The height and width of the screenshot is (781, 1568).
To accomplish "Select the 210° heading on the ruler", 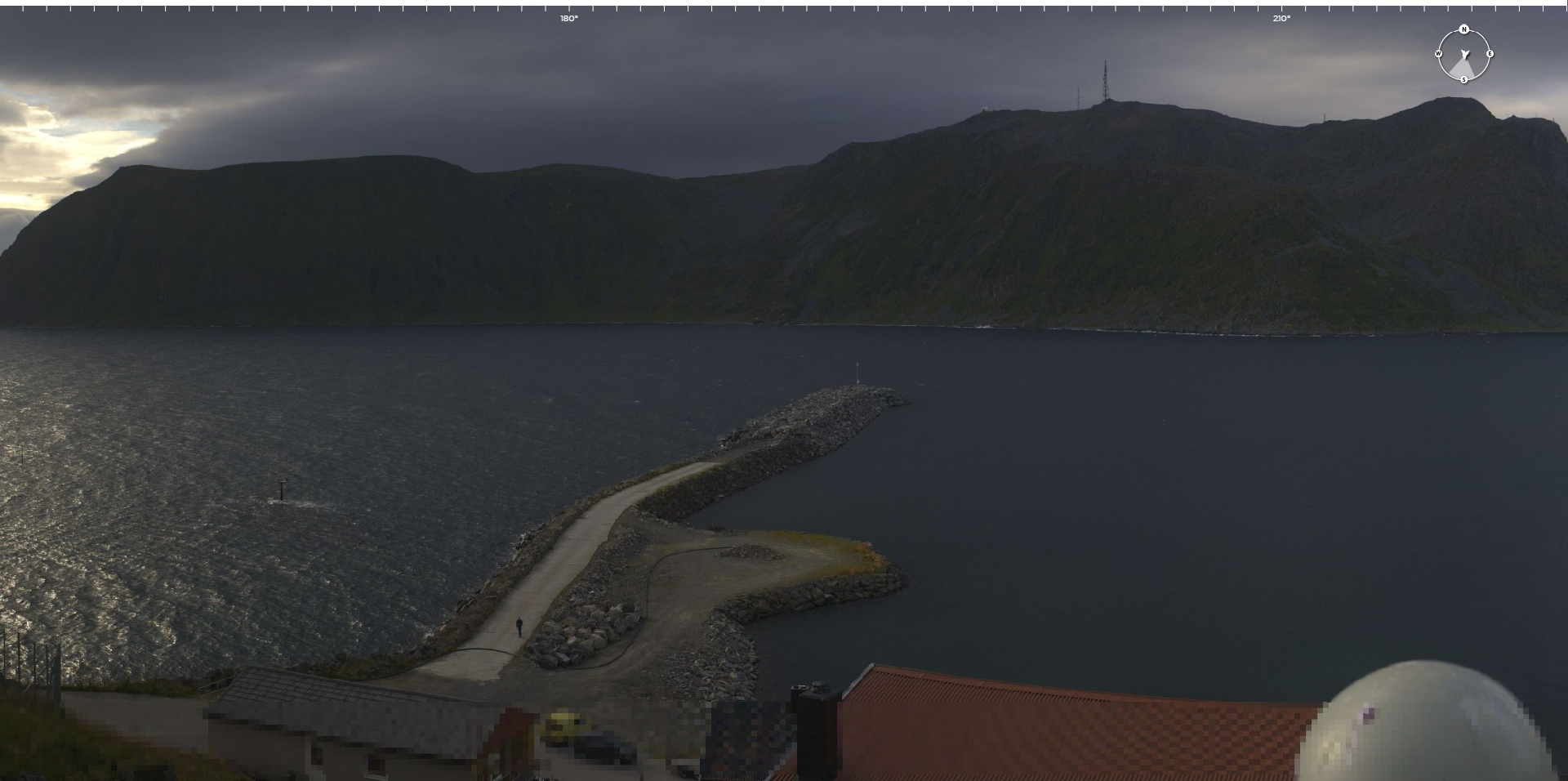I will pos(1281,18).
